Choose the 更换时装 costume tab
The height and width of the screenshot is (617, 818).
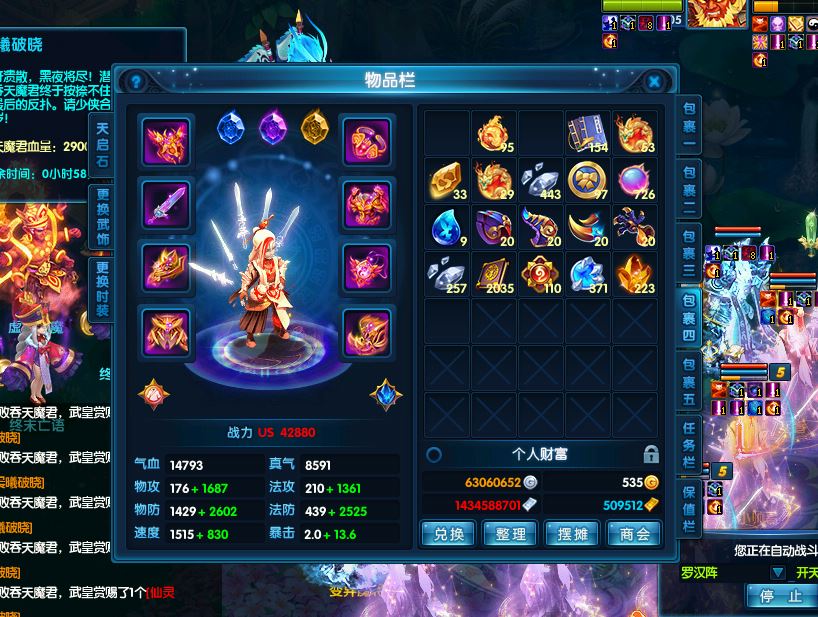(x=102, y=288)
